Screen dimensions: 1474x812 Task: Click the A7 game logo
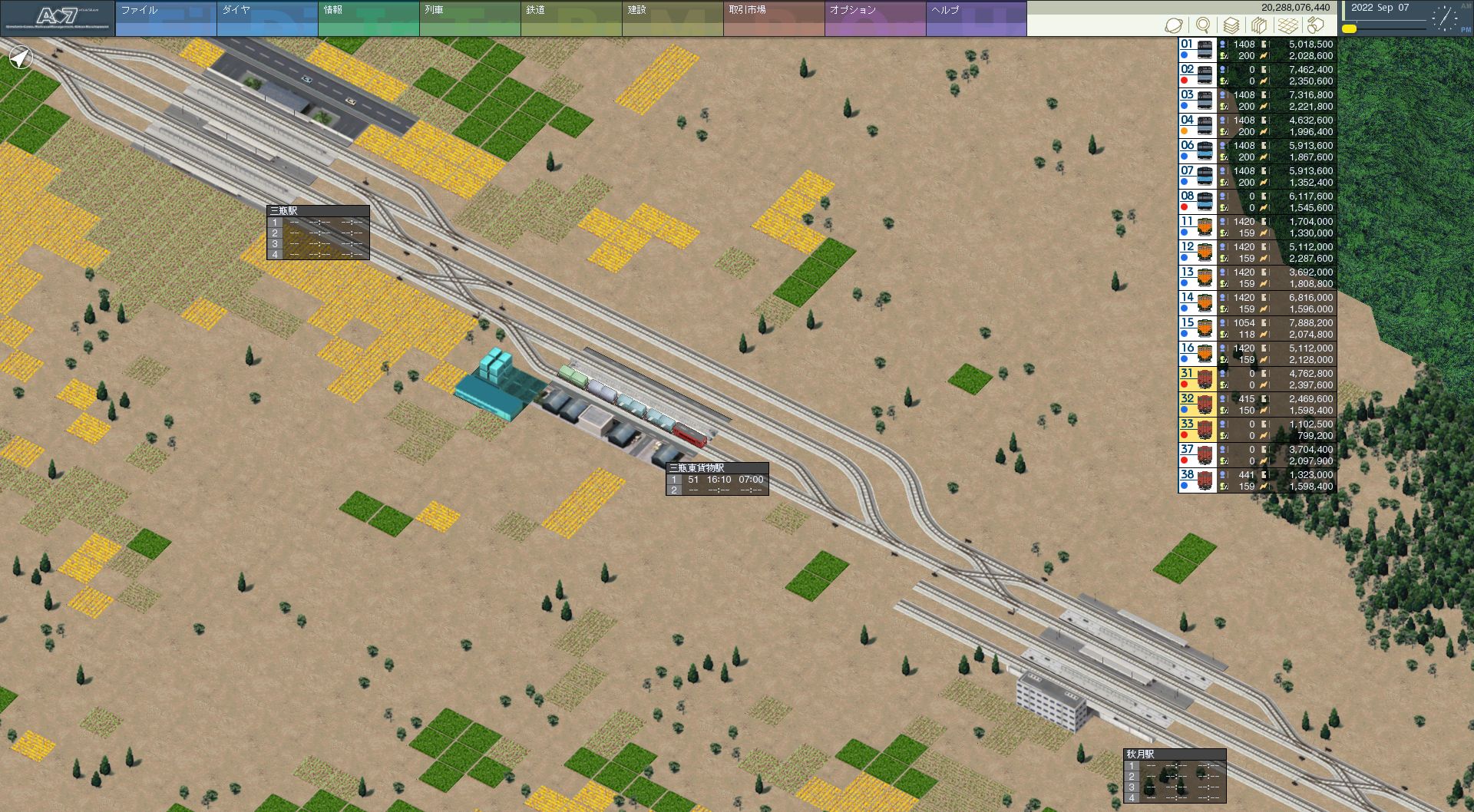(58, 18)
